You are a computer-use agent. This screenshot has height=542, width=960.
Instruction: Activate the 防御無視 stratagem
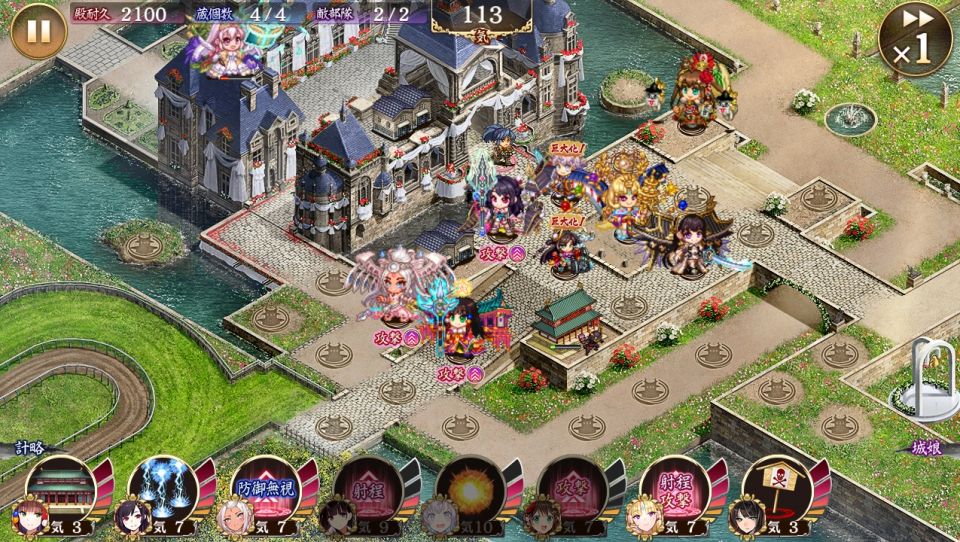click(x=264, y=489)
